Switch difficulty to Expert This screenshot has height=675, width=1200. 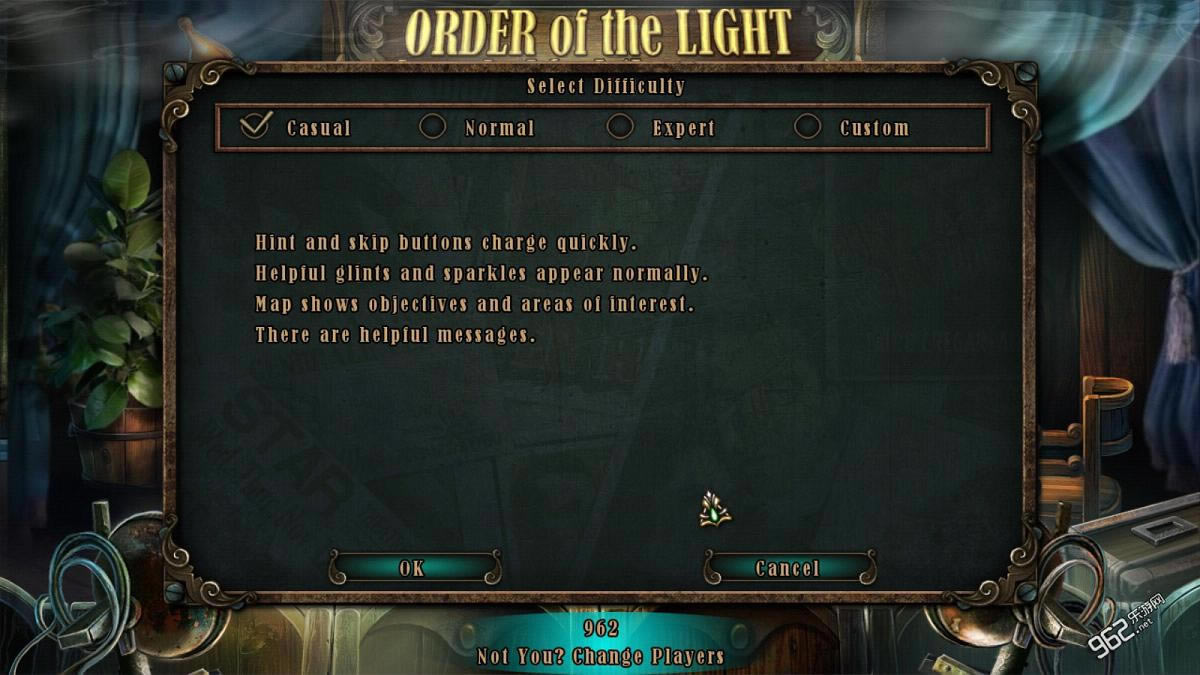coord(621,127)
